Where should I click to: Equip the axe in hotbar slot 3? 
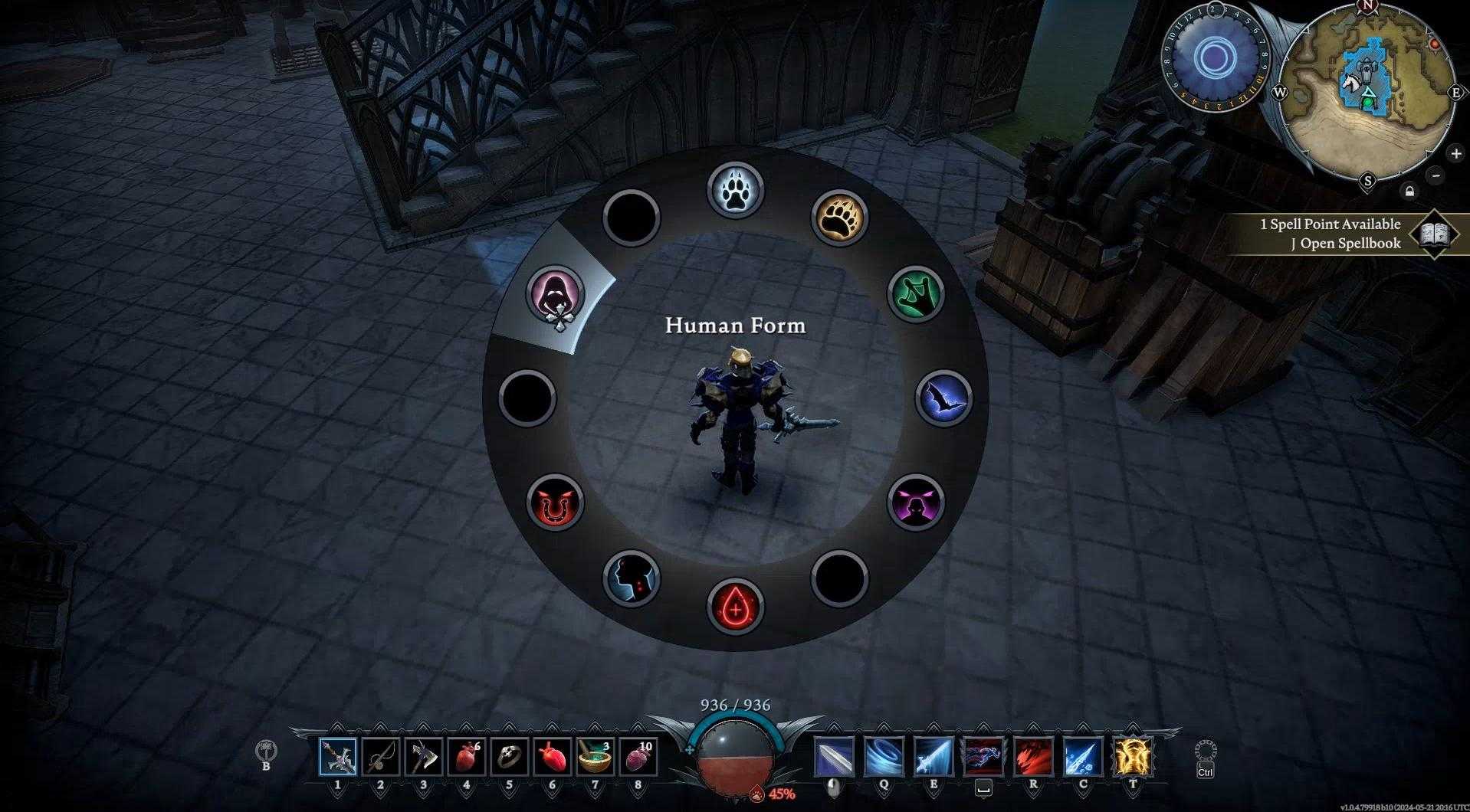[424, 758]
